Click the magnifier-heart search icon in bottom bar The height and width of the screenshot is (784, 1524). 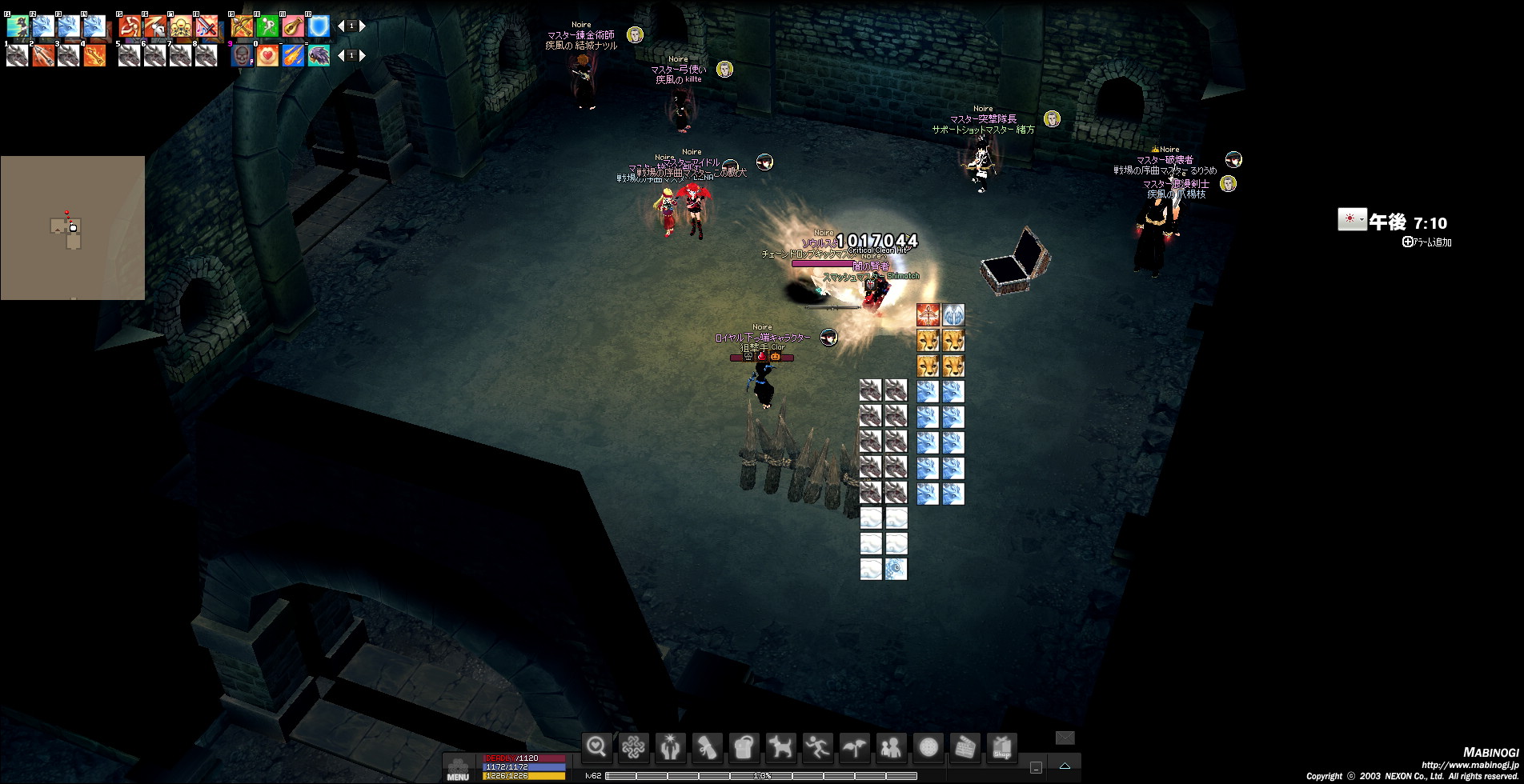pos(596,747)
